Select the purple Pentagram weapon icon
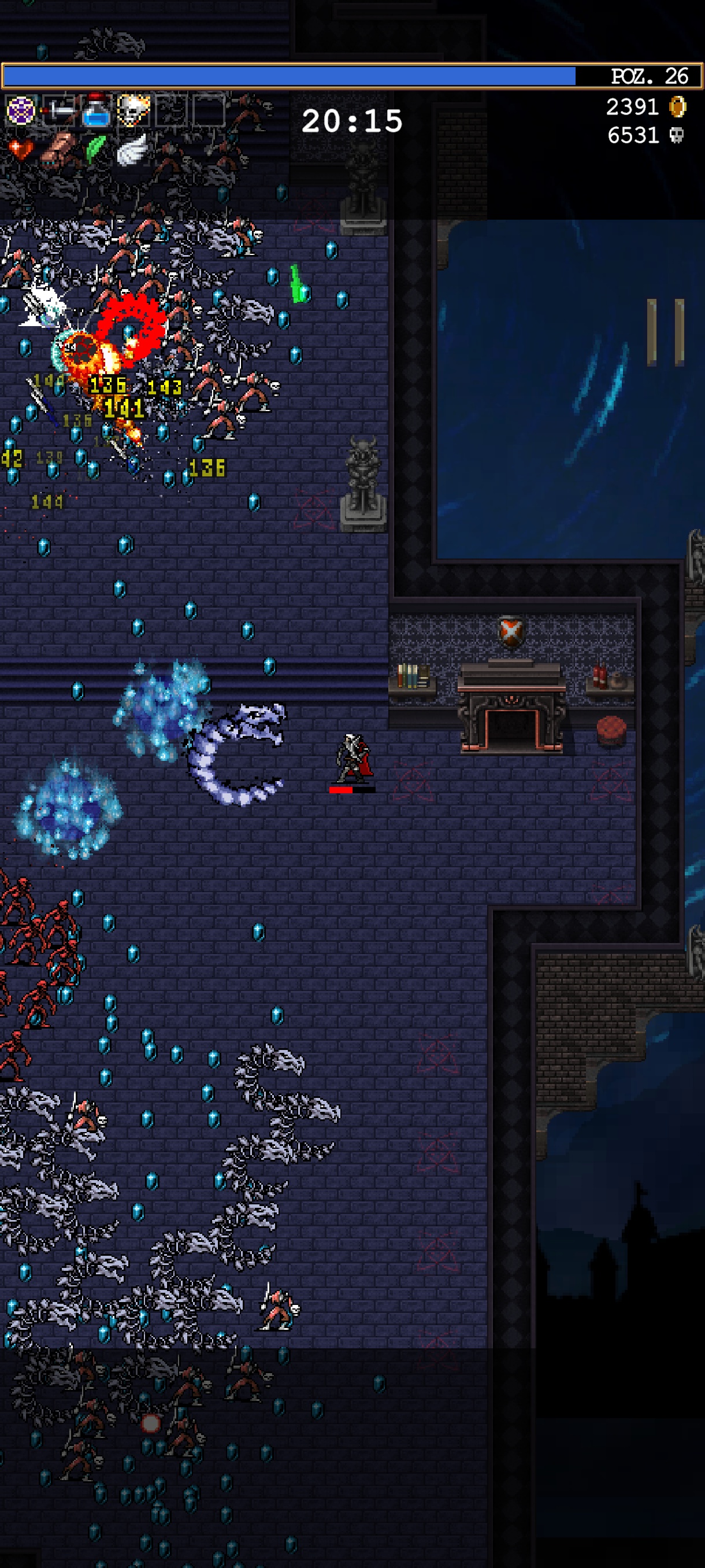The height and width of the screenshot is (1568, 705). coord(21,111)
